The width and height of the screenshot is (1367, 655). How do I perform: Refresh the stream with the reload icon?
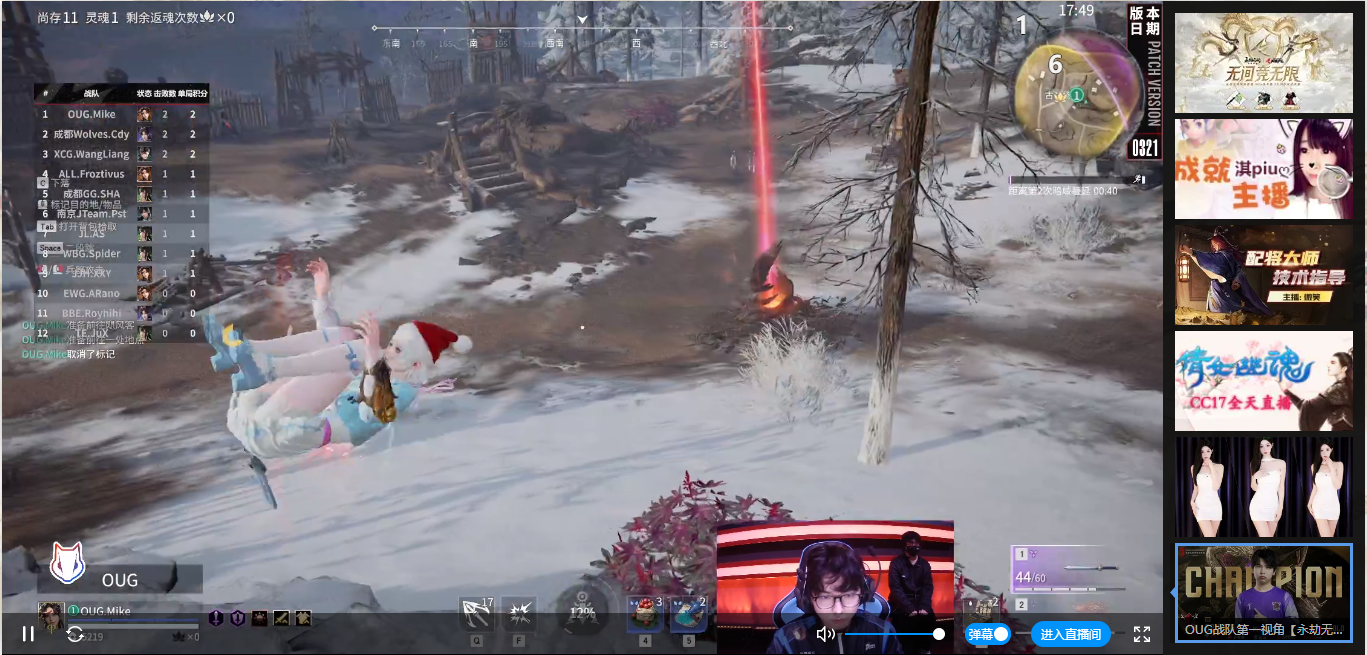click(x=75, y=634)
